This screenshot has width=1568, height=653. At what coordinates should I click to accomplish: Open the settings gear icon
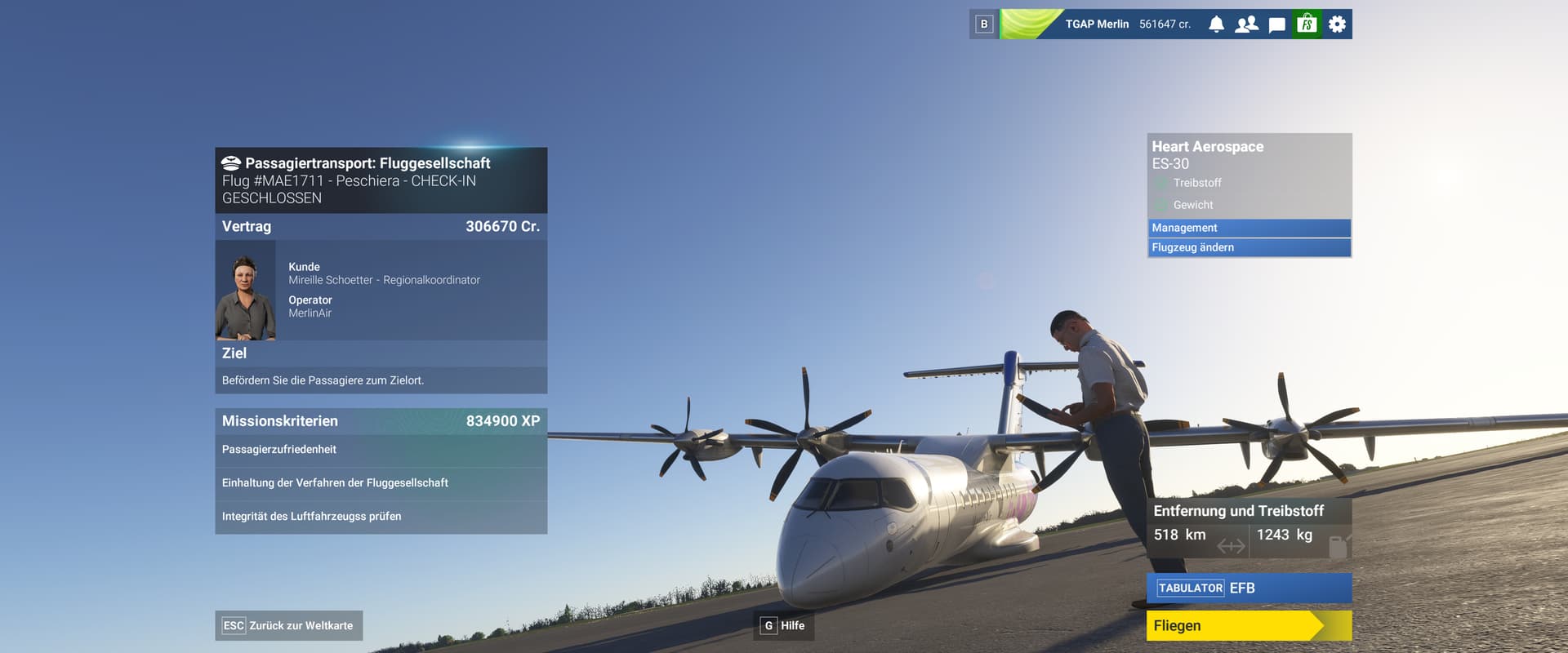coord(1337,24)
